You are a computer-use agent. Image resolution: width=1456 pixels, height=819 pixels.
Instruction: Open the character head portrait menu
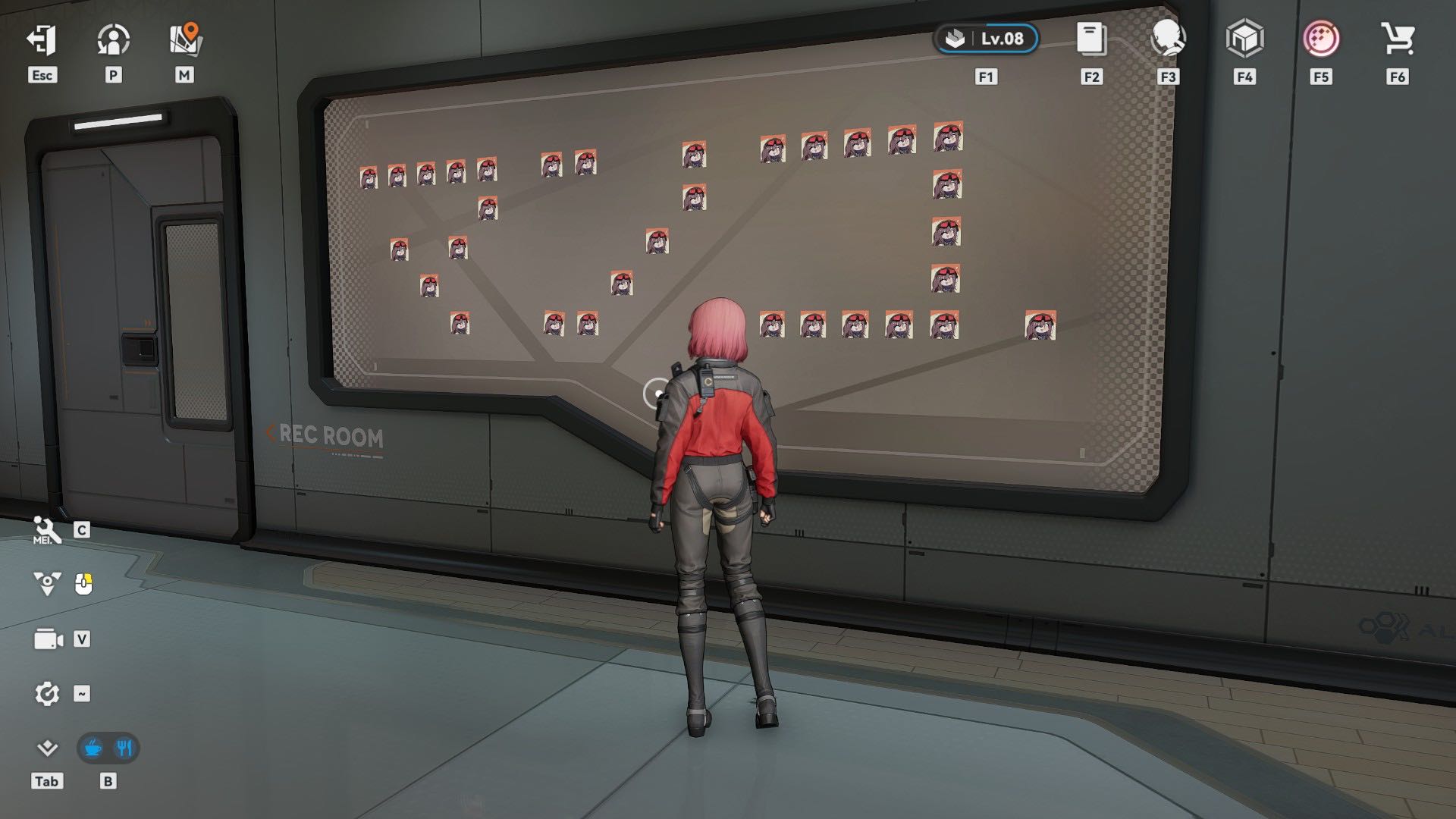tap(1168, 39)
